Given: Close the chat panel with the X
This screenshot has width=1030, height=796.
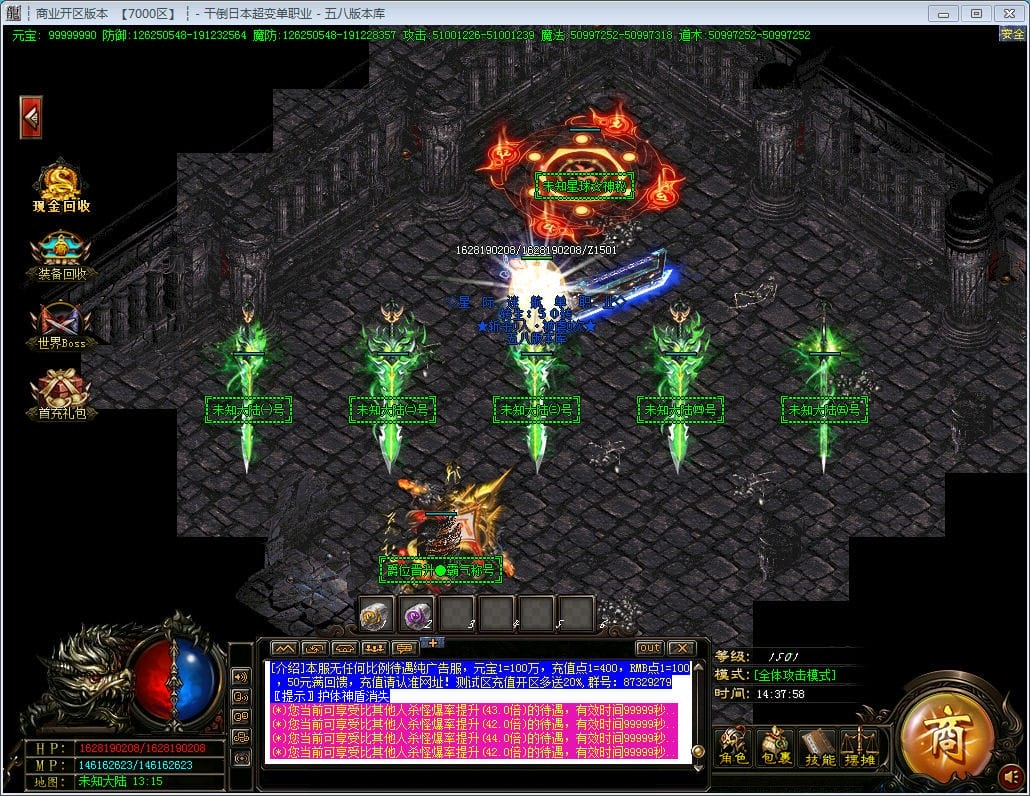Looking at the screenshot, I should click(681, 648).
